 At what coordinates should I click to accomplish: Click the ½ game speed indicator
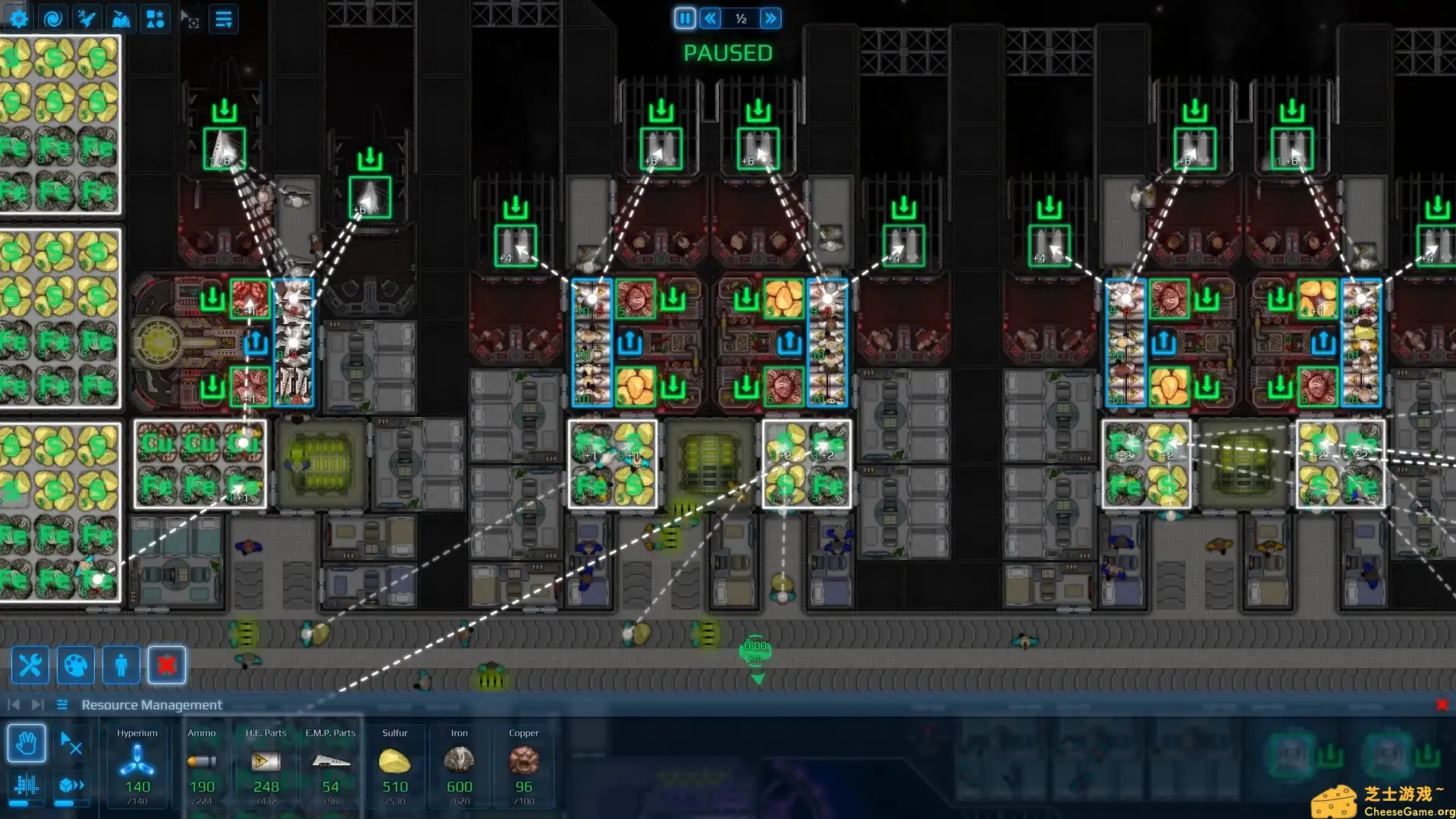(740, 18)
